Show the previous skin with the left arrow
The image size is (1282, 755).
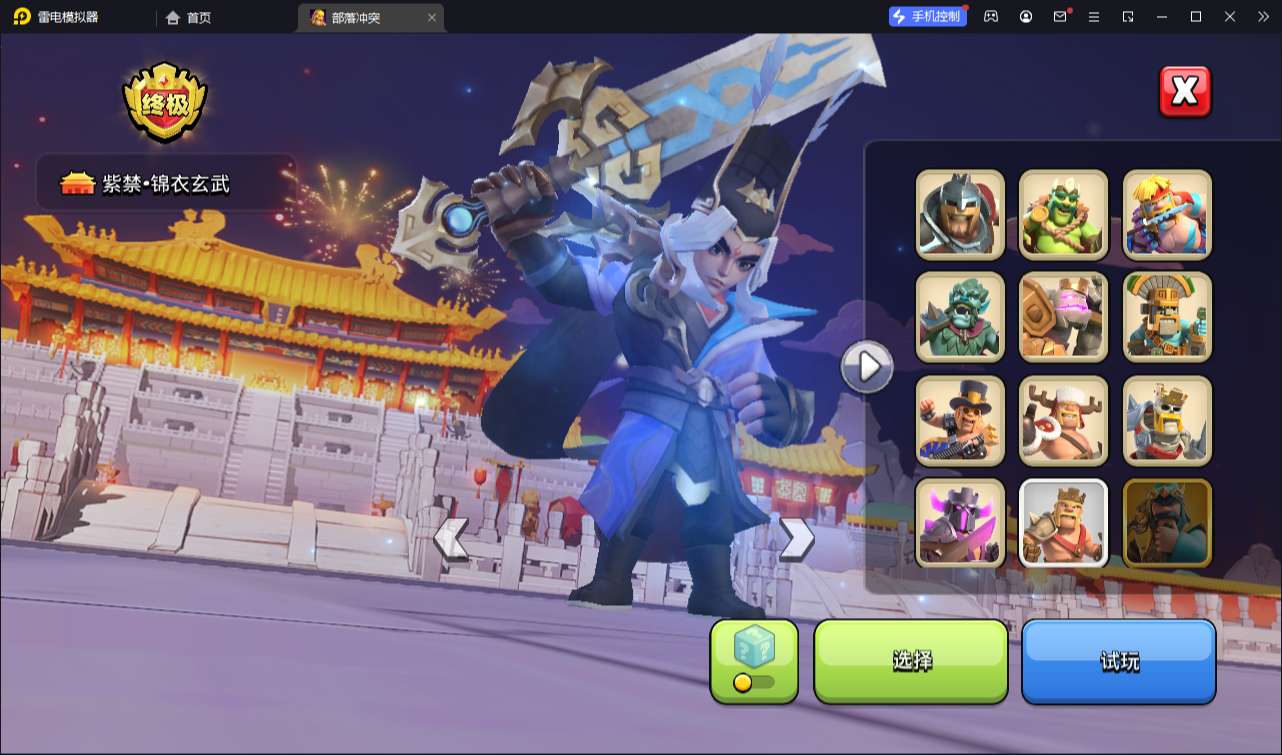click(x=451, y=539)
